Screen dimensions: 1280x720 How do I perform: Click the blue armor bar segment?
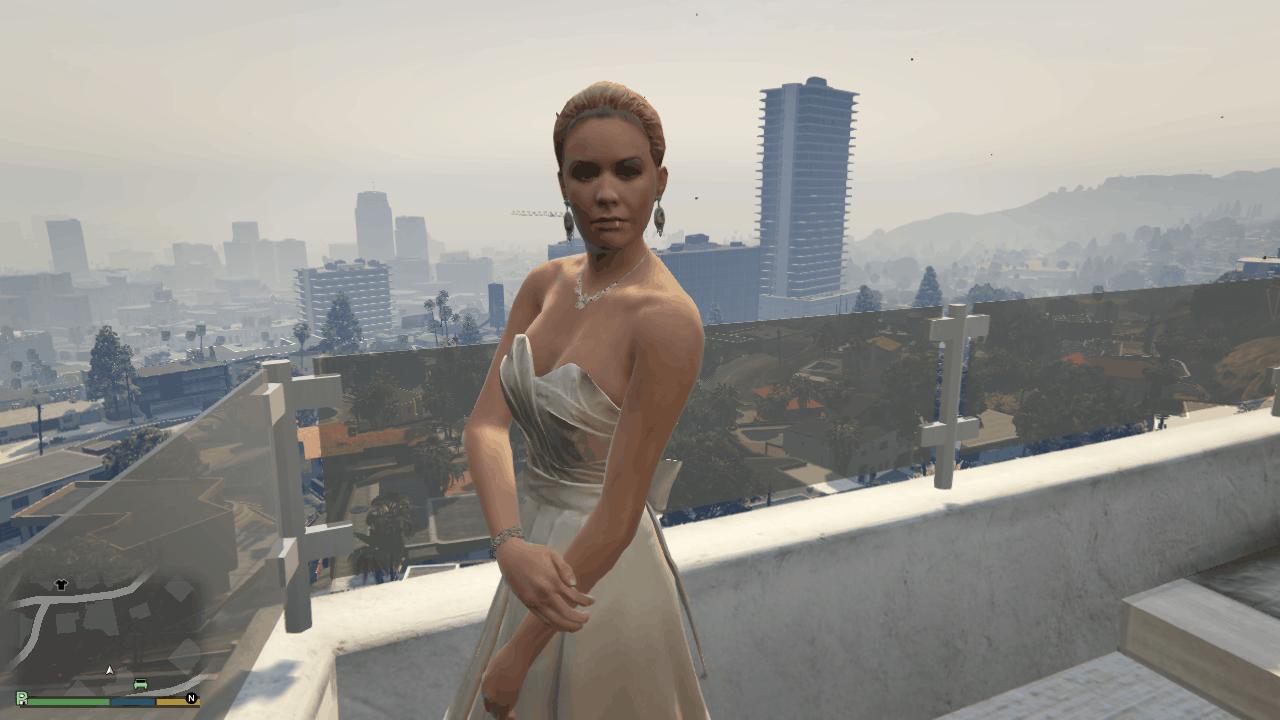click(132, 702)
